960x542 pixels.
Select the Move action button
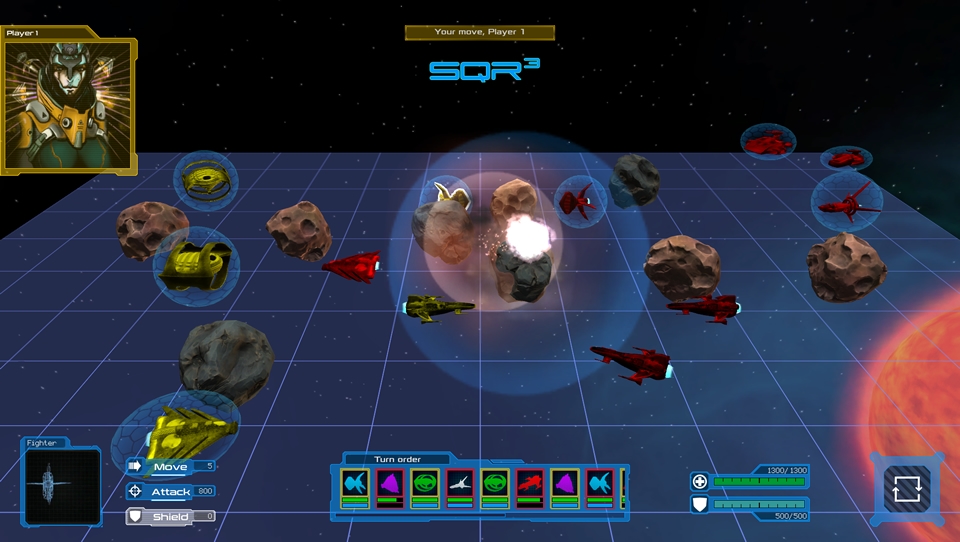tap(169, 466)
